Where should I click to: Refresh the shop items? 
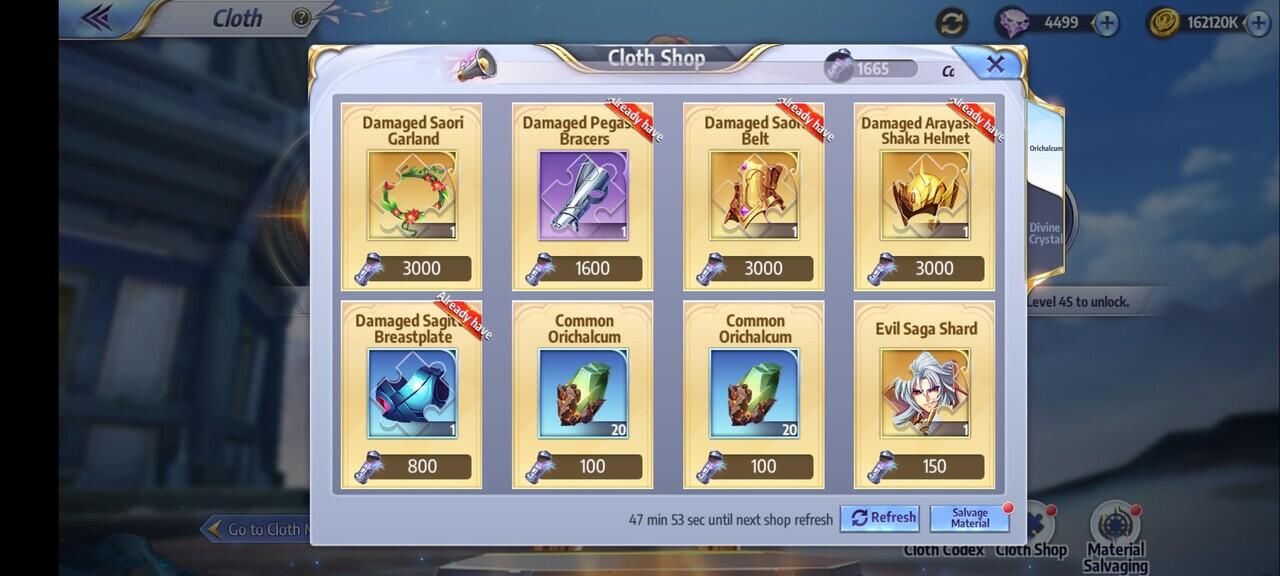tap(880, 517)
